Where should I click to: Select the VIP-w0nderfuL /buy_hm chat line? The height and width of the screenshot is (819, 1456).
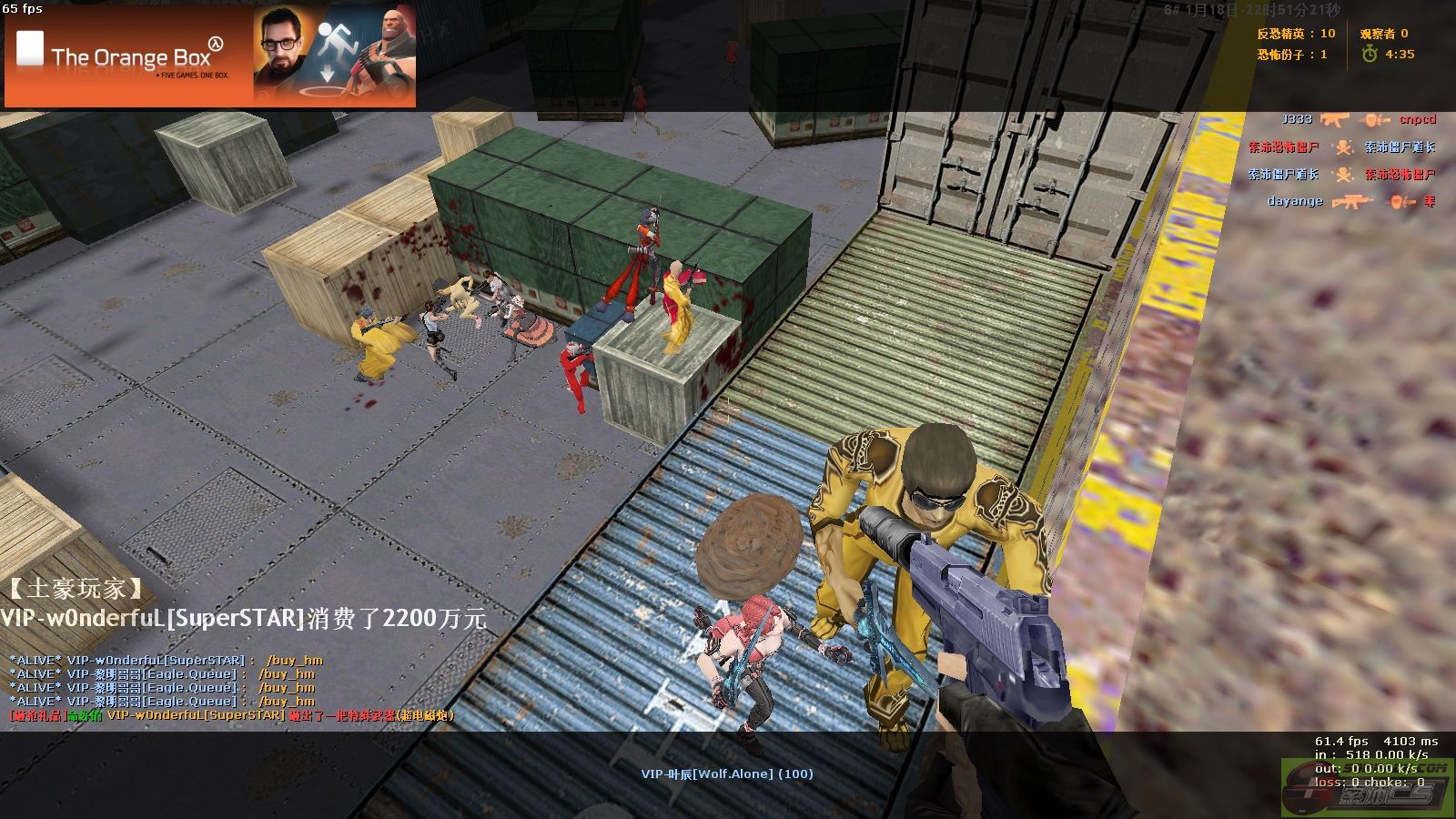166,660
